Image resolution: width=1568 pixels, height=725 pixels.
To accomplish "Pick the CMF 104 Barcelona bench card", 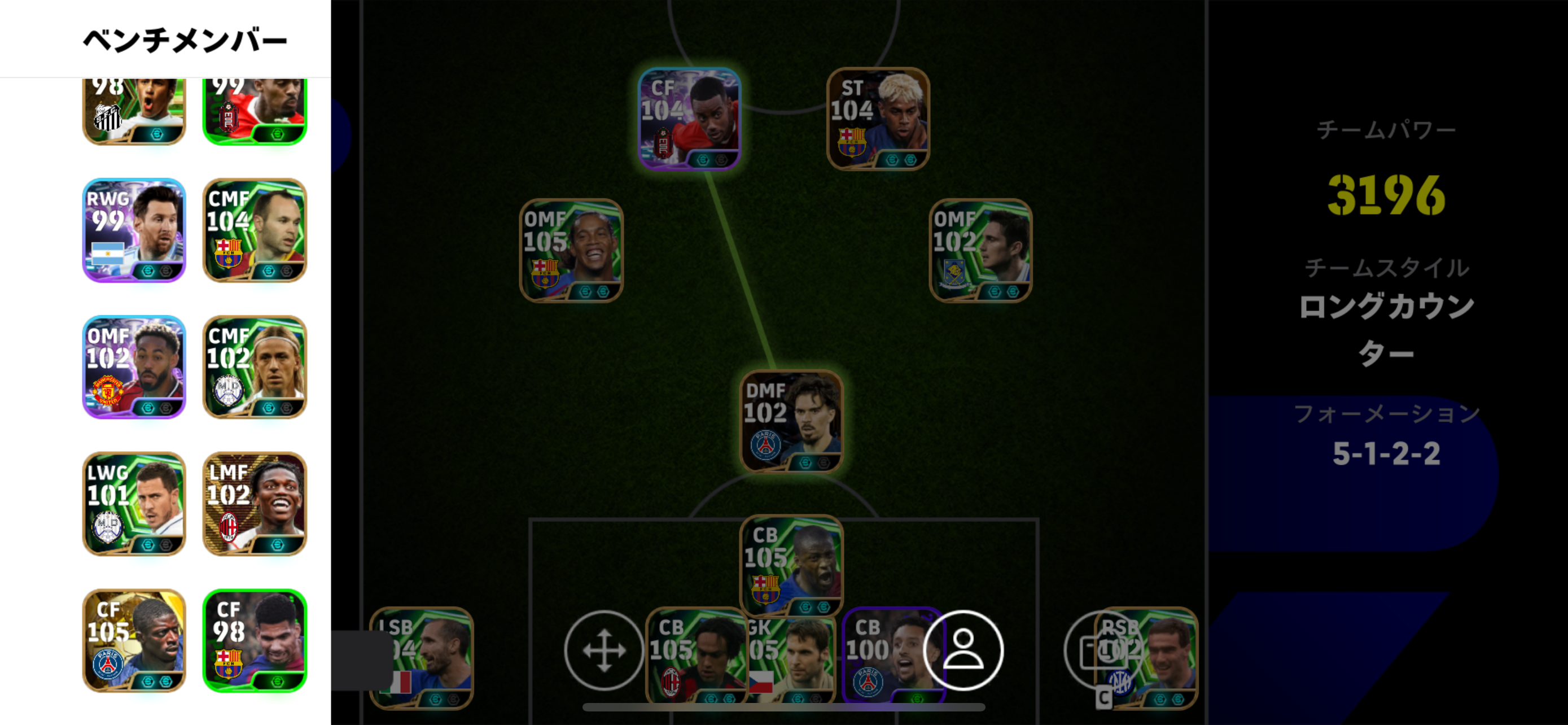I will [255, 230].
